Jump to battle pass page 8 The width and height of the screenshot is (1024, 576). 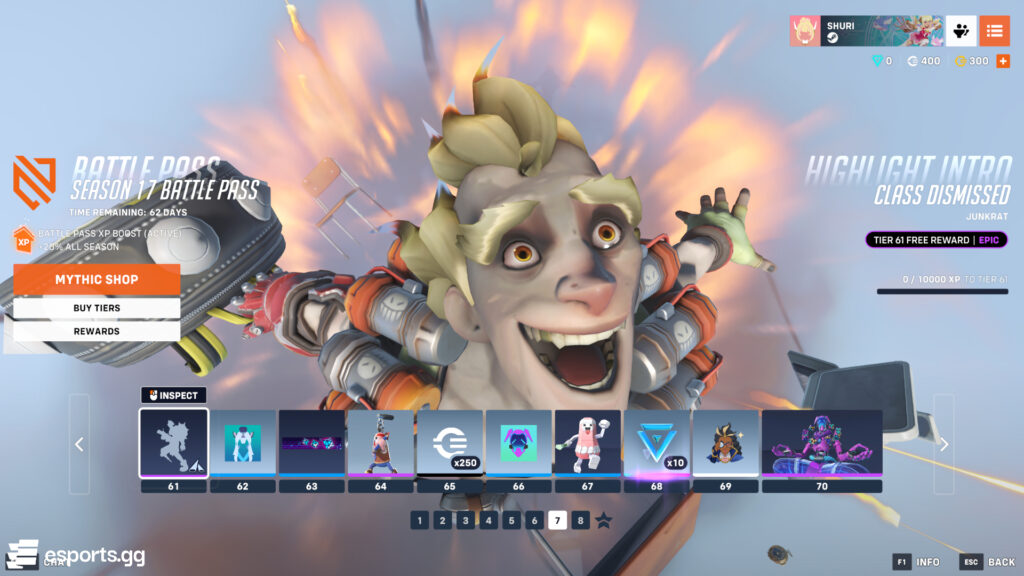(x=581, y=520)
